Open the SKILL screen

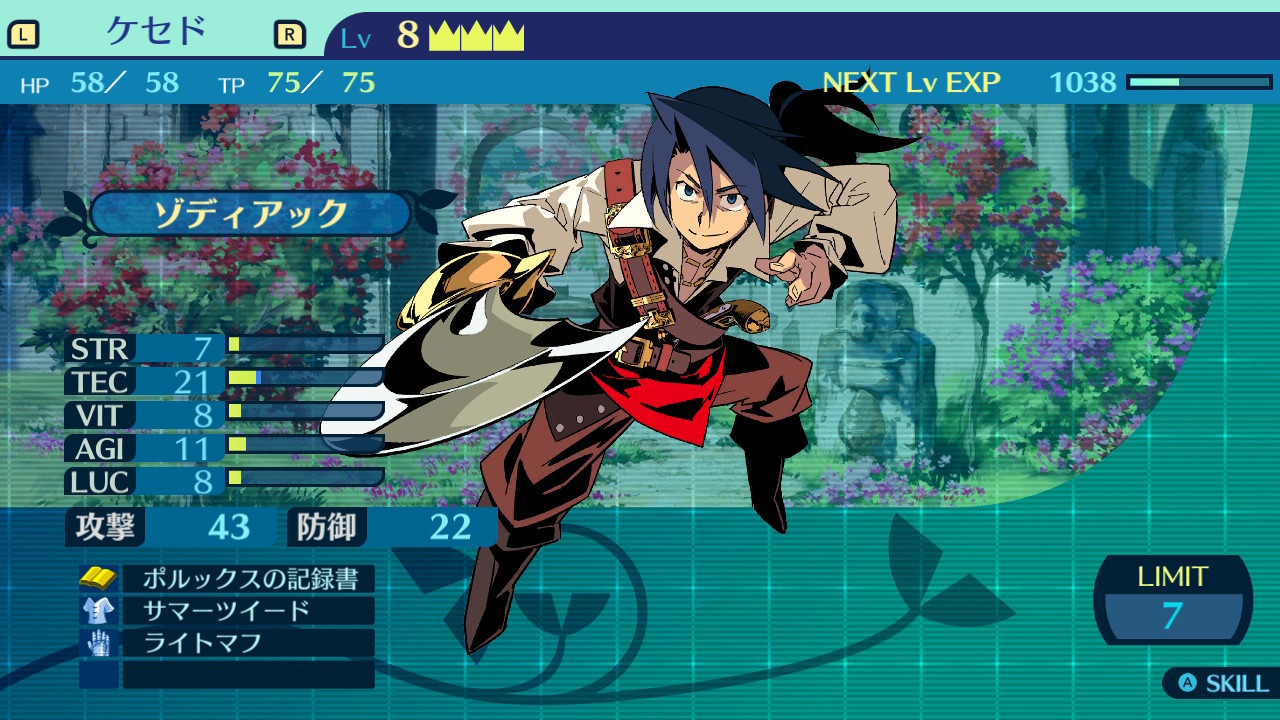pyautogui.click(x=1223, y=684)
